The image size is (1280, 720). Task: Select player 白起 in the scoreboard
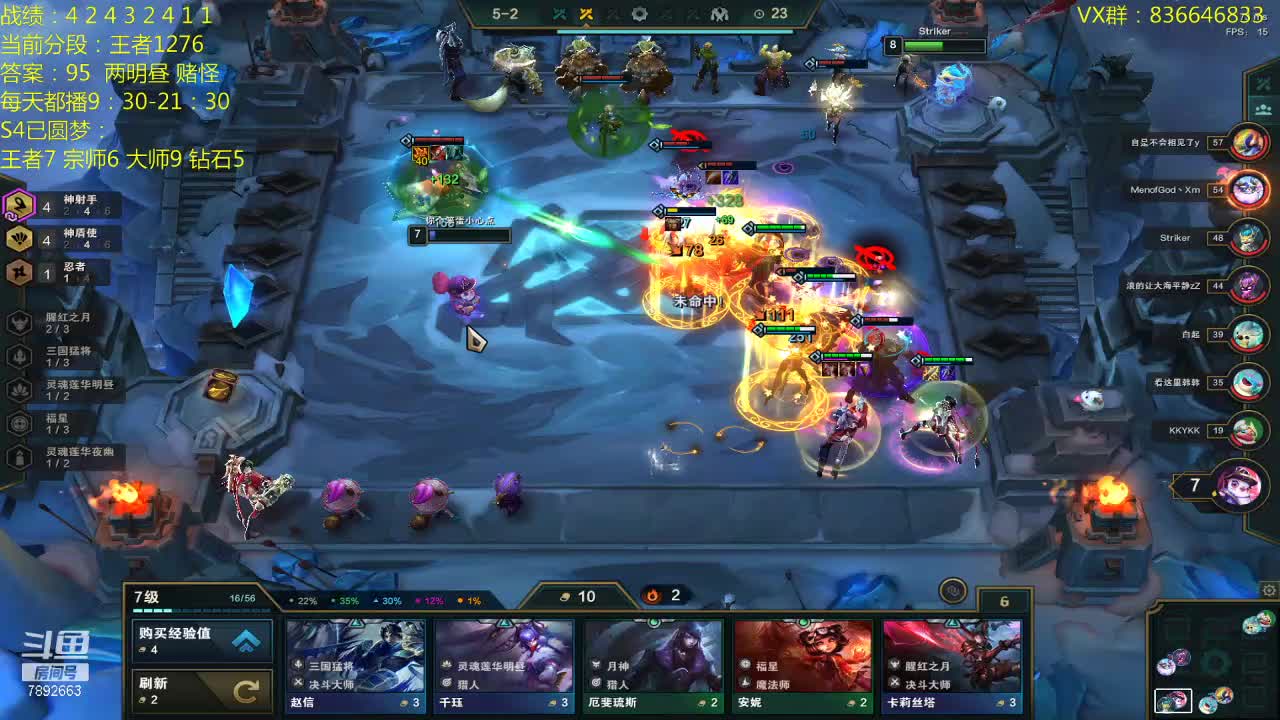pos(1247,334)
